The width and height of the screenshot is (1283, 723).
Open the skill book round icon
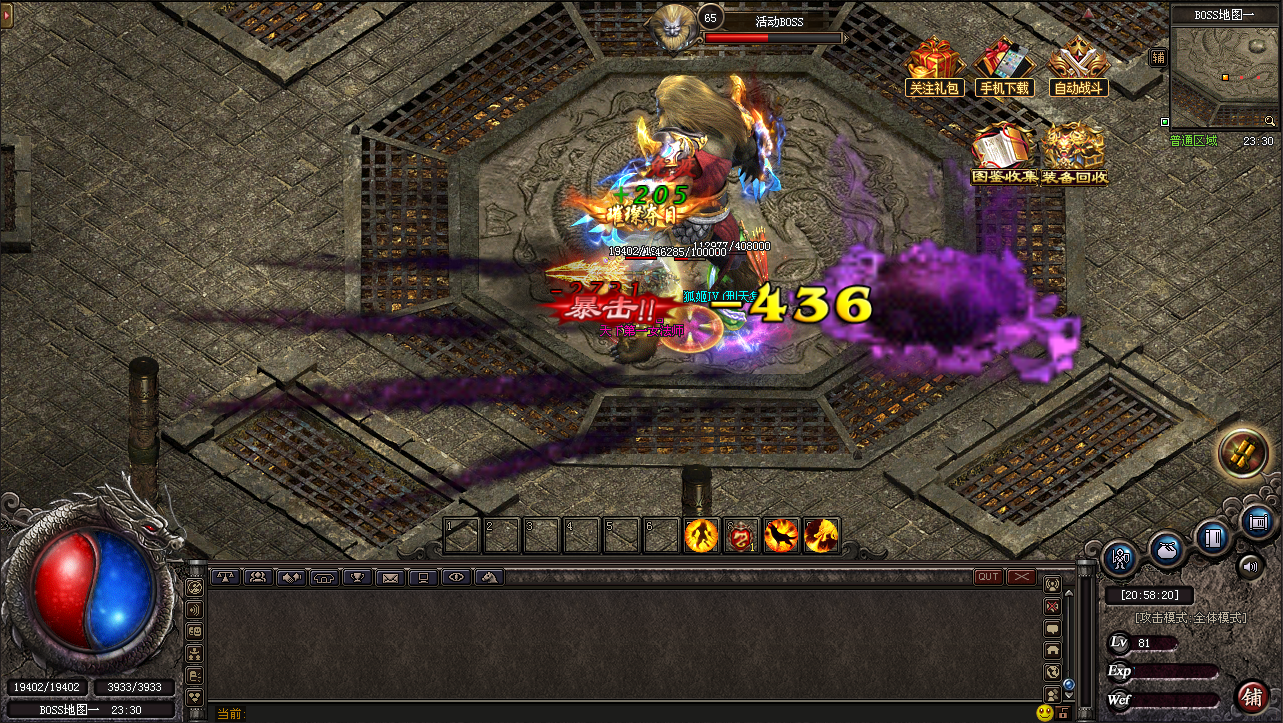pyautogui.click(x=1214, y=537)
